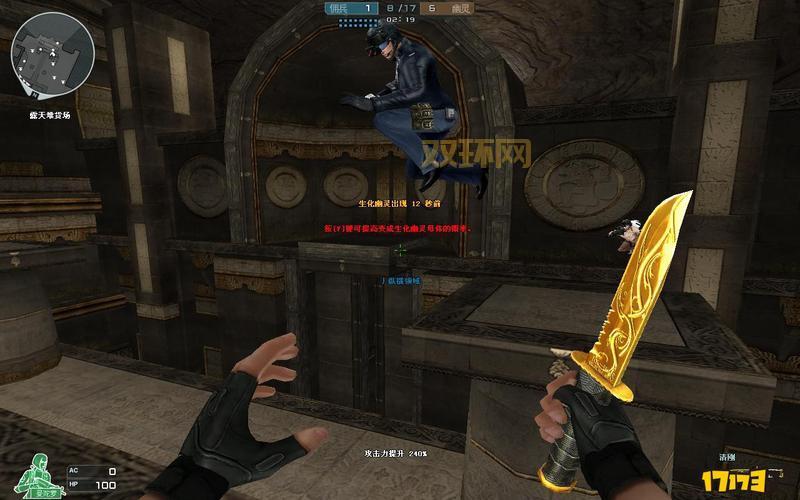The width and height of the screenshot is (800, 500).
Task: Click the circular minimap radar
Action: 51,53
